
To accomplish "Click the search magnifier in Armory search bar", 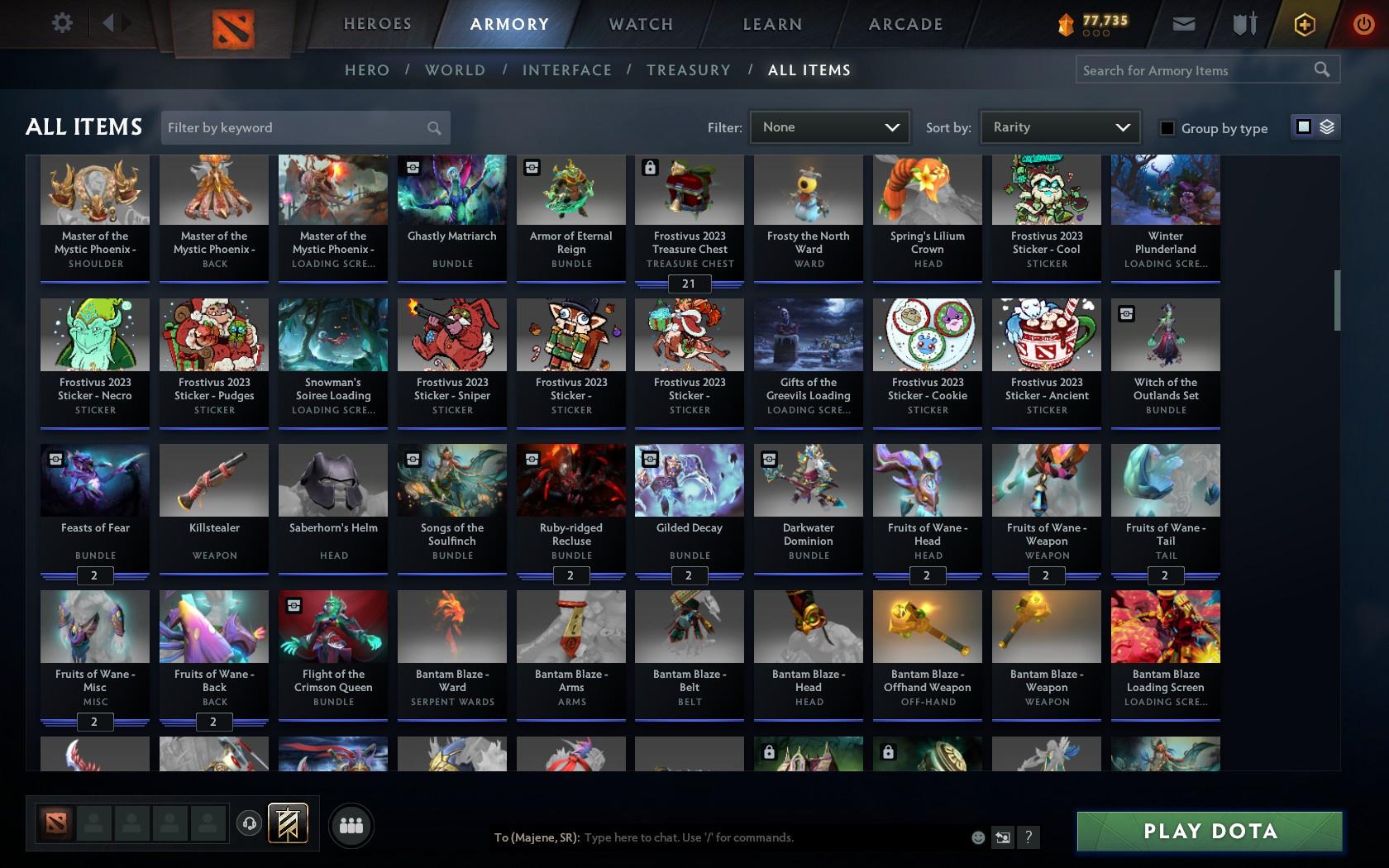I will pos(1320,69).
